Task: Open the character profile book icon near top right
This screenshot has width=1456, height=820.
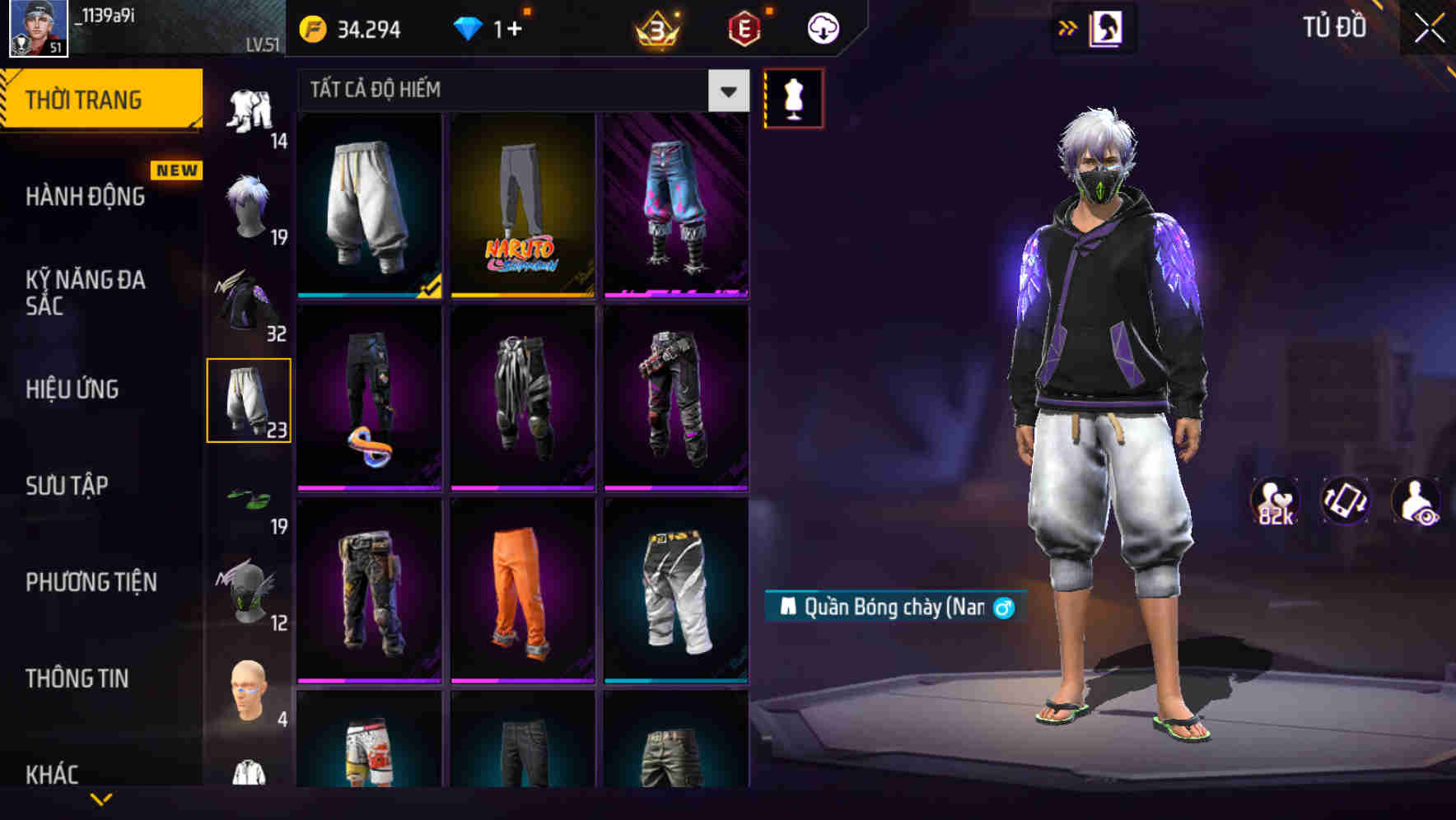Action: [1108, 27]
